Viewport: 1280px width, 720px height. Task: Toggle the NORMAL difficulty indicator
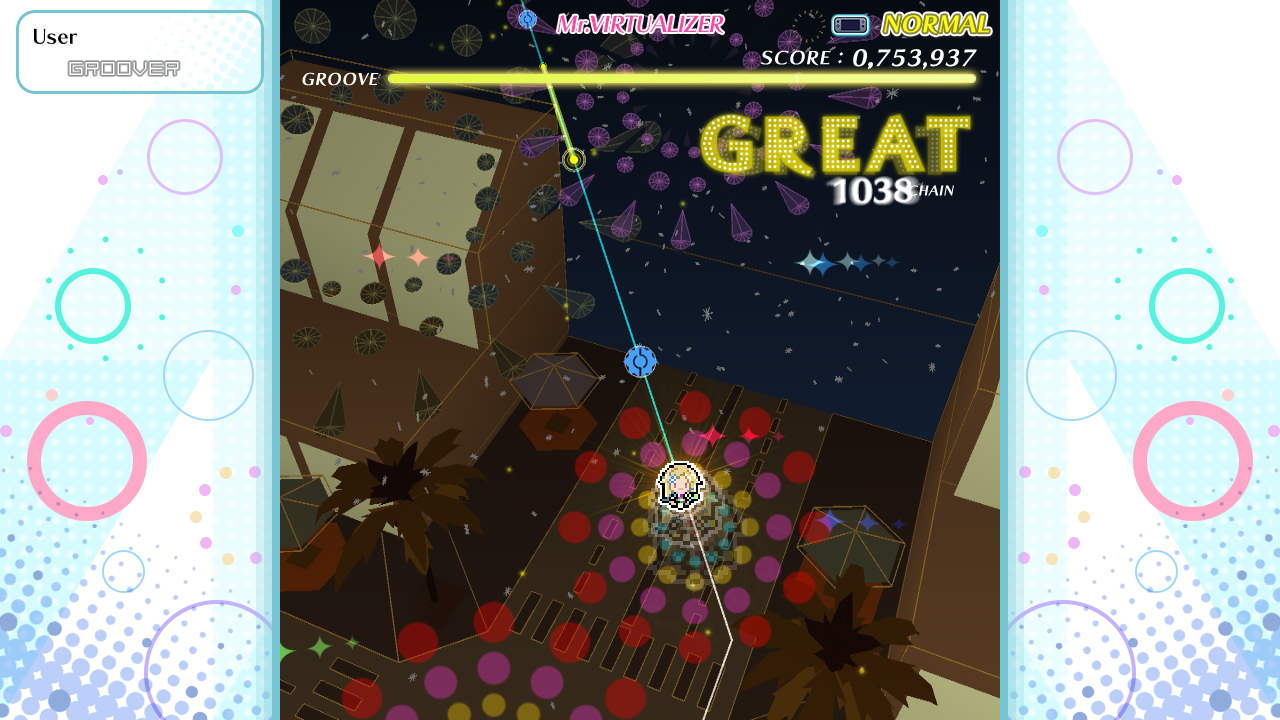click(937, 23)
